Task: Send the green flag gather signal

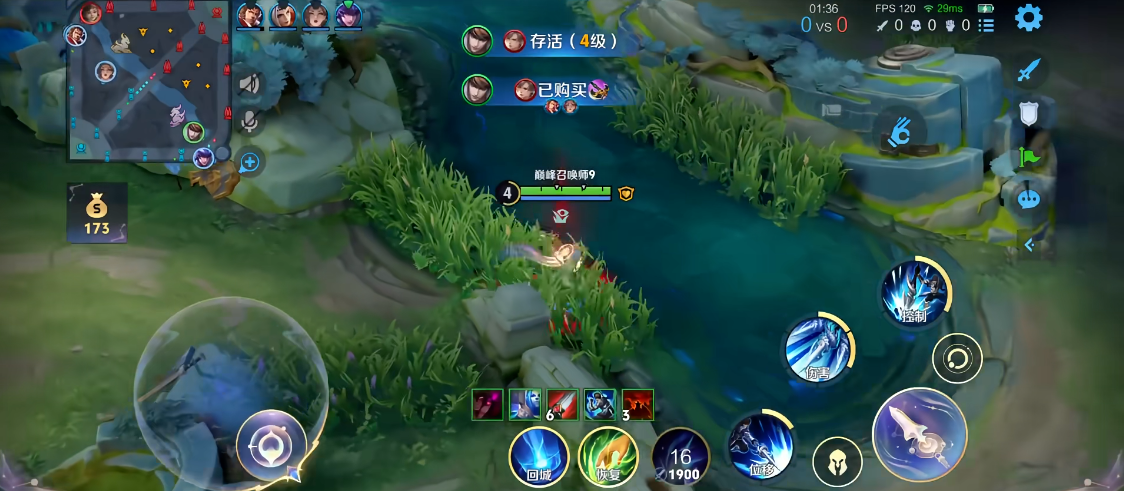Action: [1029, 156]
